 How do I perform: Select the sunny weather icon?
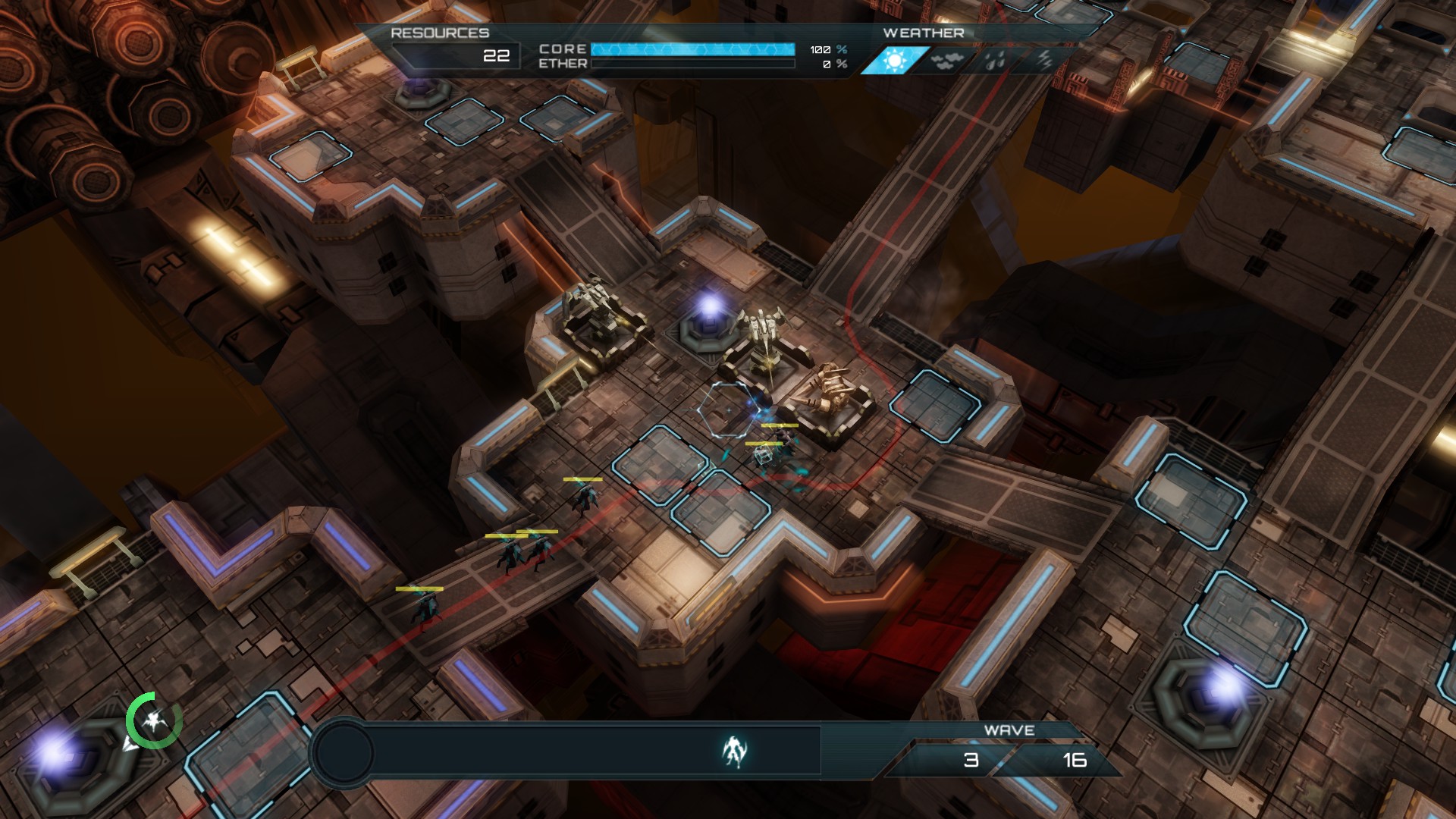coord(895,61)
